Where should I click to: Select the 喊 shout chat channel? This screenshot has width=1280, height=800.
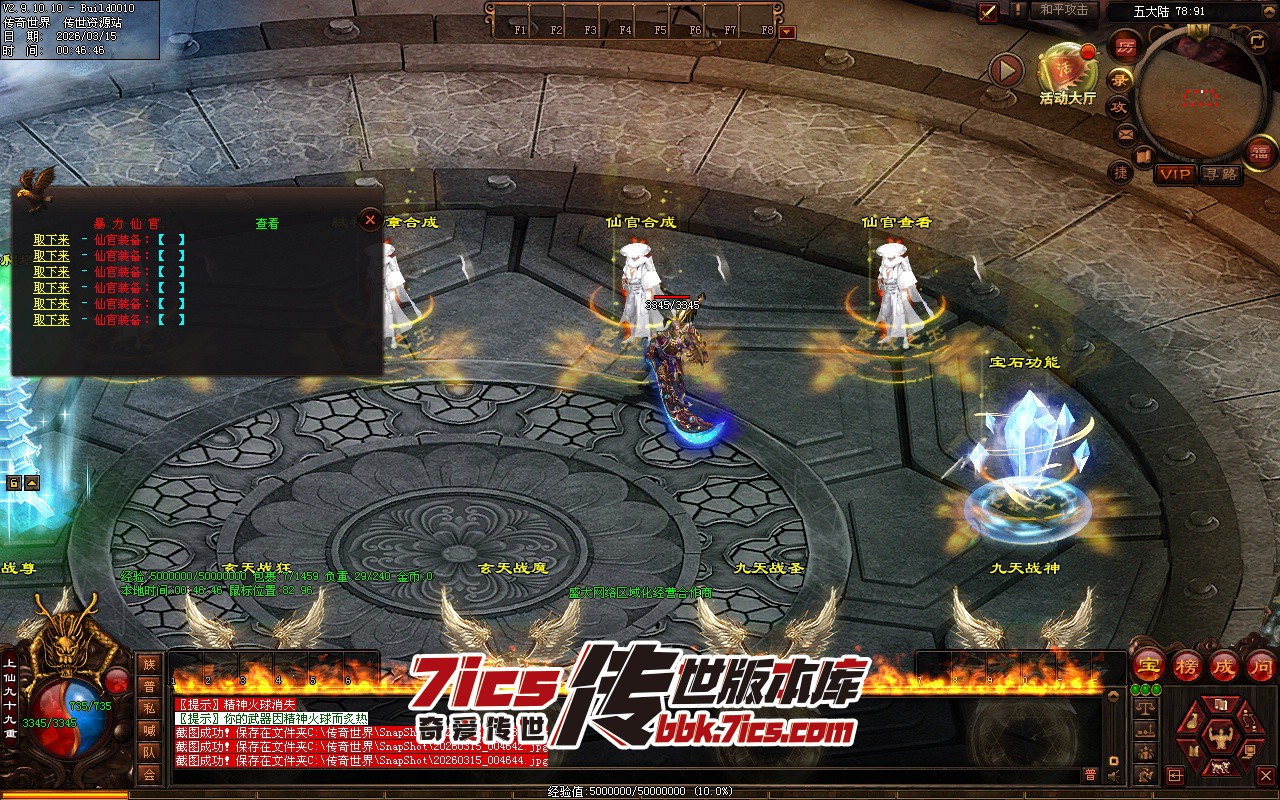click(x=149, y=729)
